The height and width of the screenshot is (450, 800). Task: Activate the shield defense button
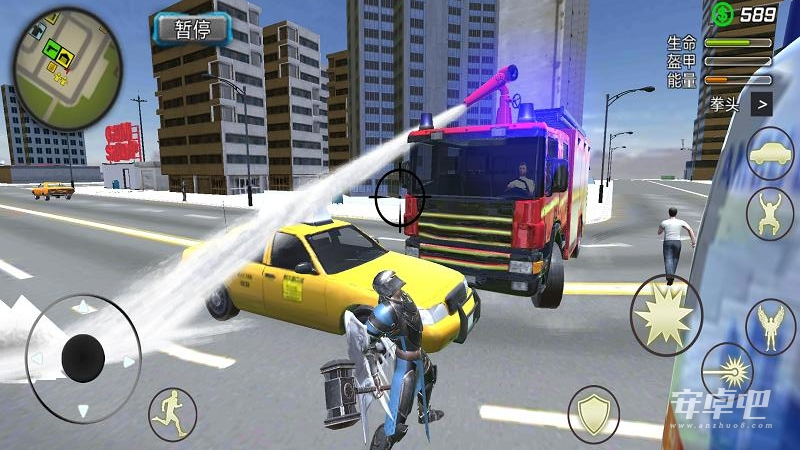(x=593, y=411)
